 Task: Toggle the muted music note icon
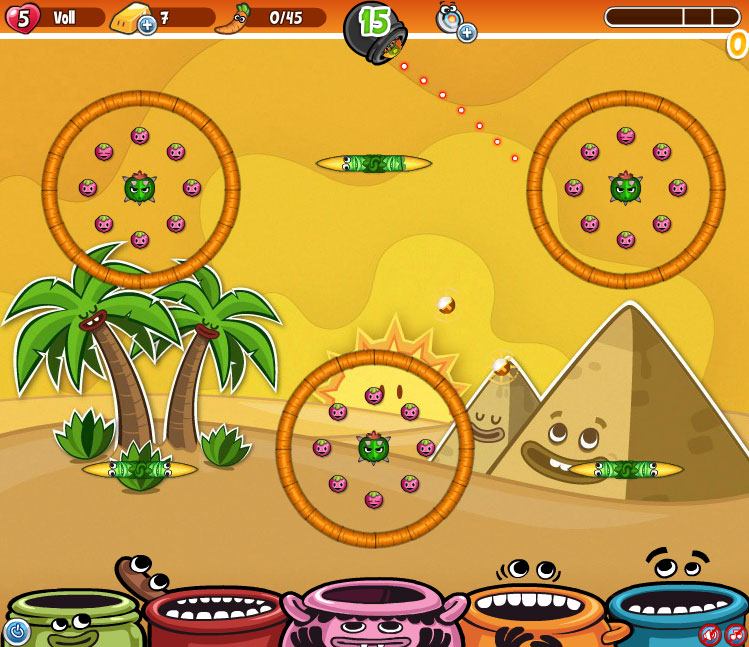click(x=736, y=634)
